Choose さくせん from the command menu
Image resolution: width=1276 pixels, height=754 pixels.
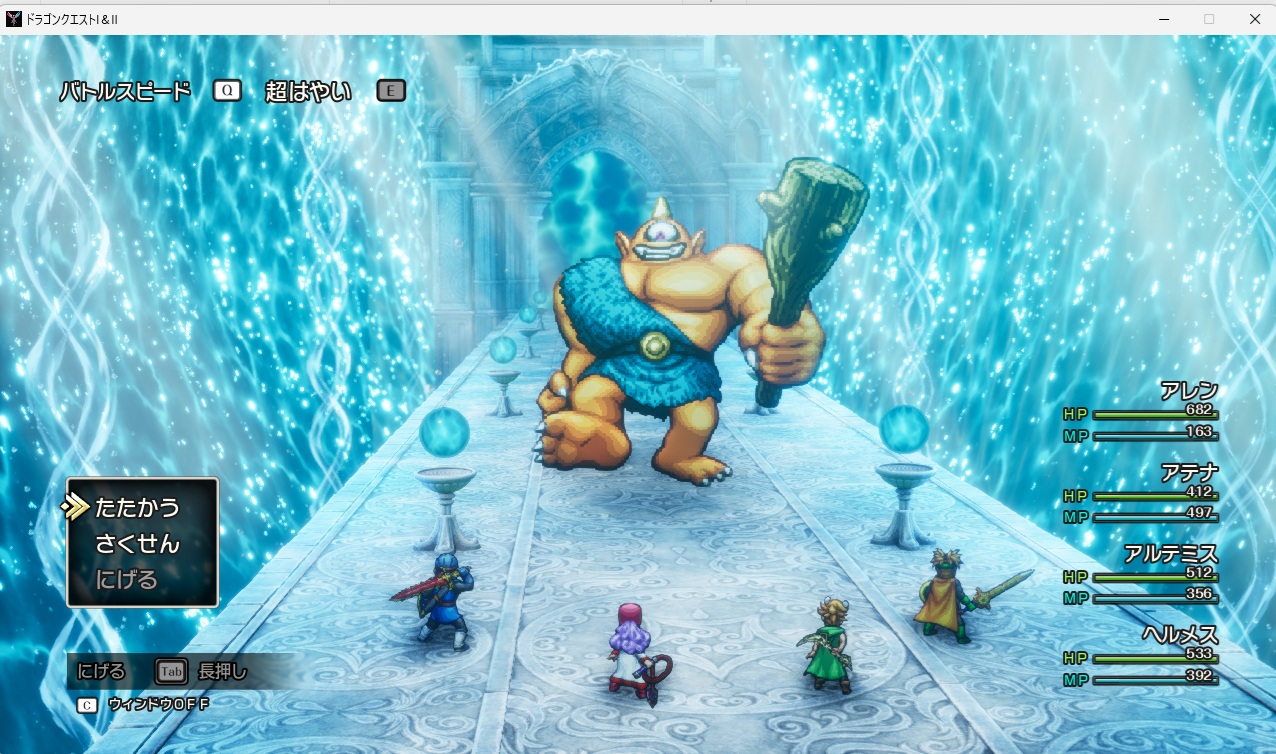[x=137, y=544]
